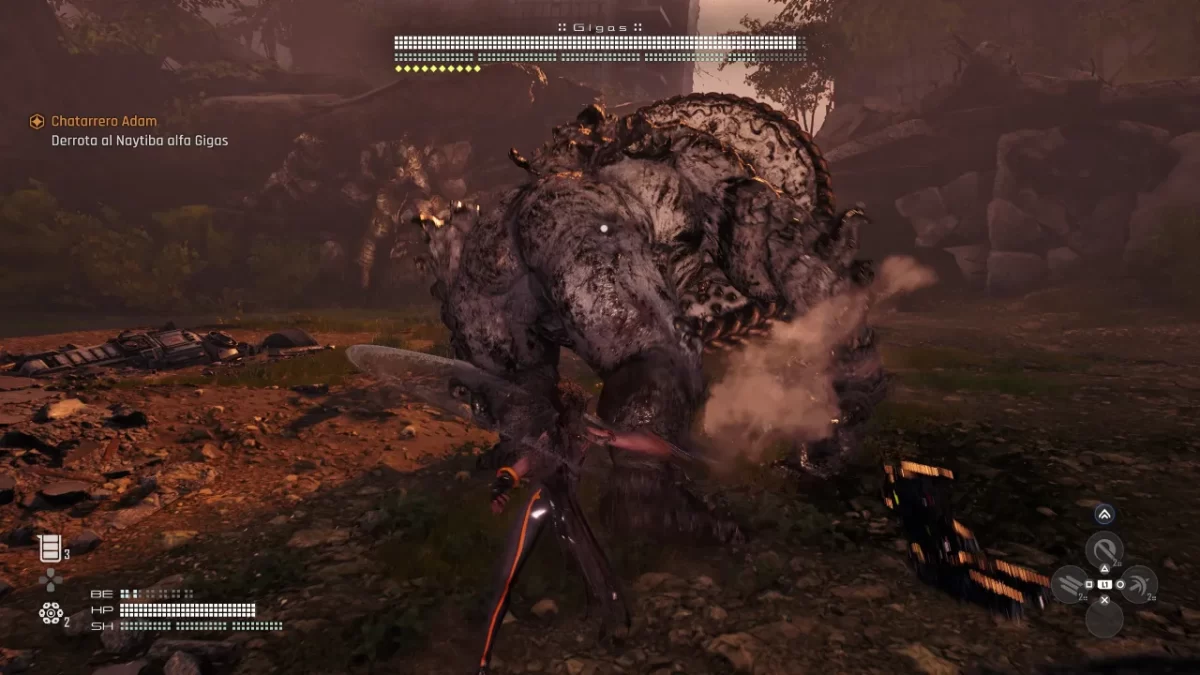Click the double chevron up icon
Viewport: 1200px width, 675px height.
1104,514
